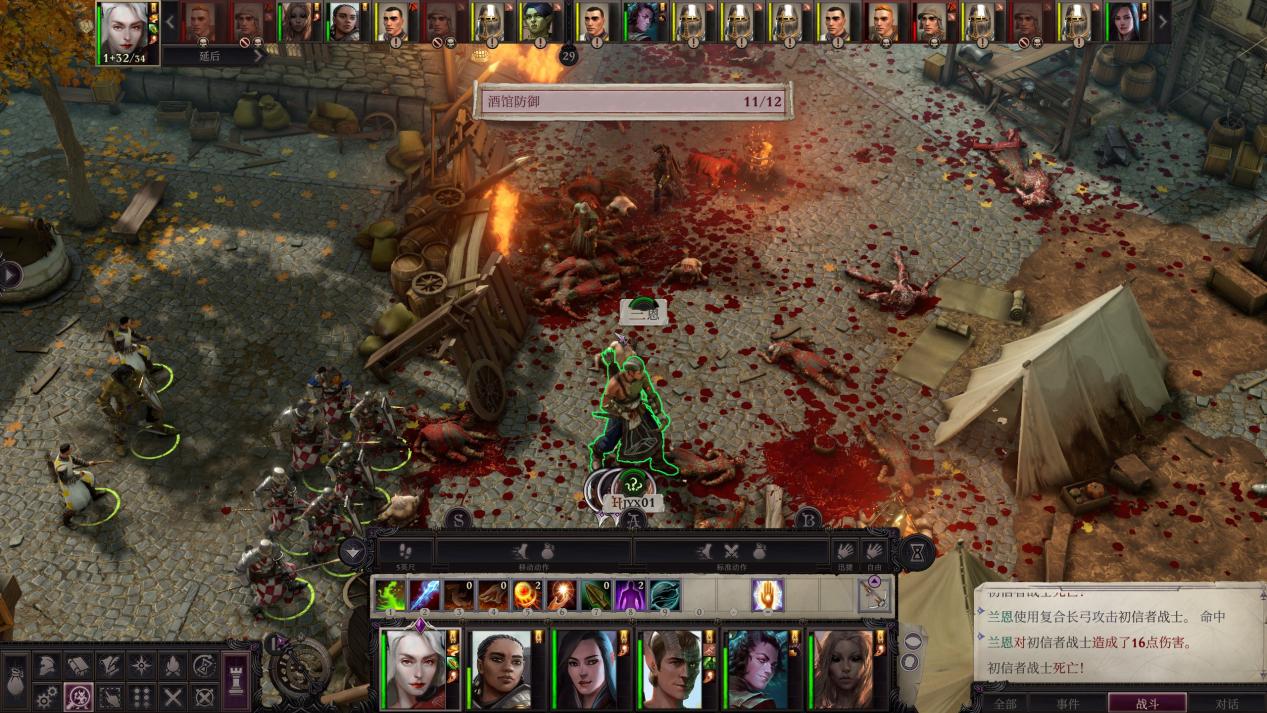This screenshot has height=713, width=1267.
Task: Open the weapon set switcher with crossbow
Action: pyautogui.click(x=875, y=595)
